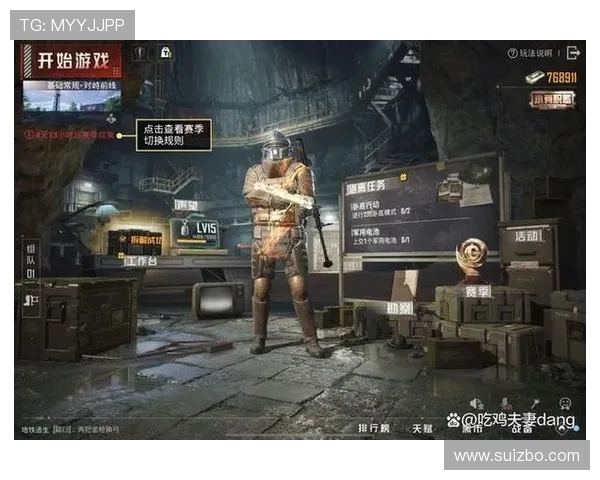Open the 组队 team panel
This screenshot has width=600, height=480.
(30, 260)
